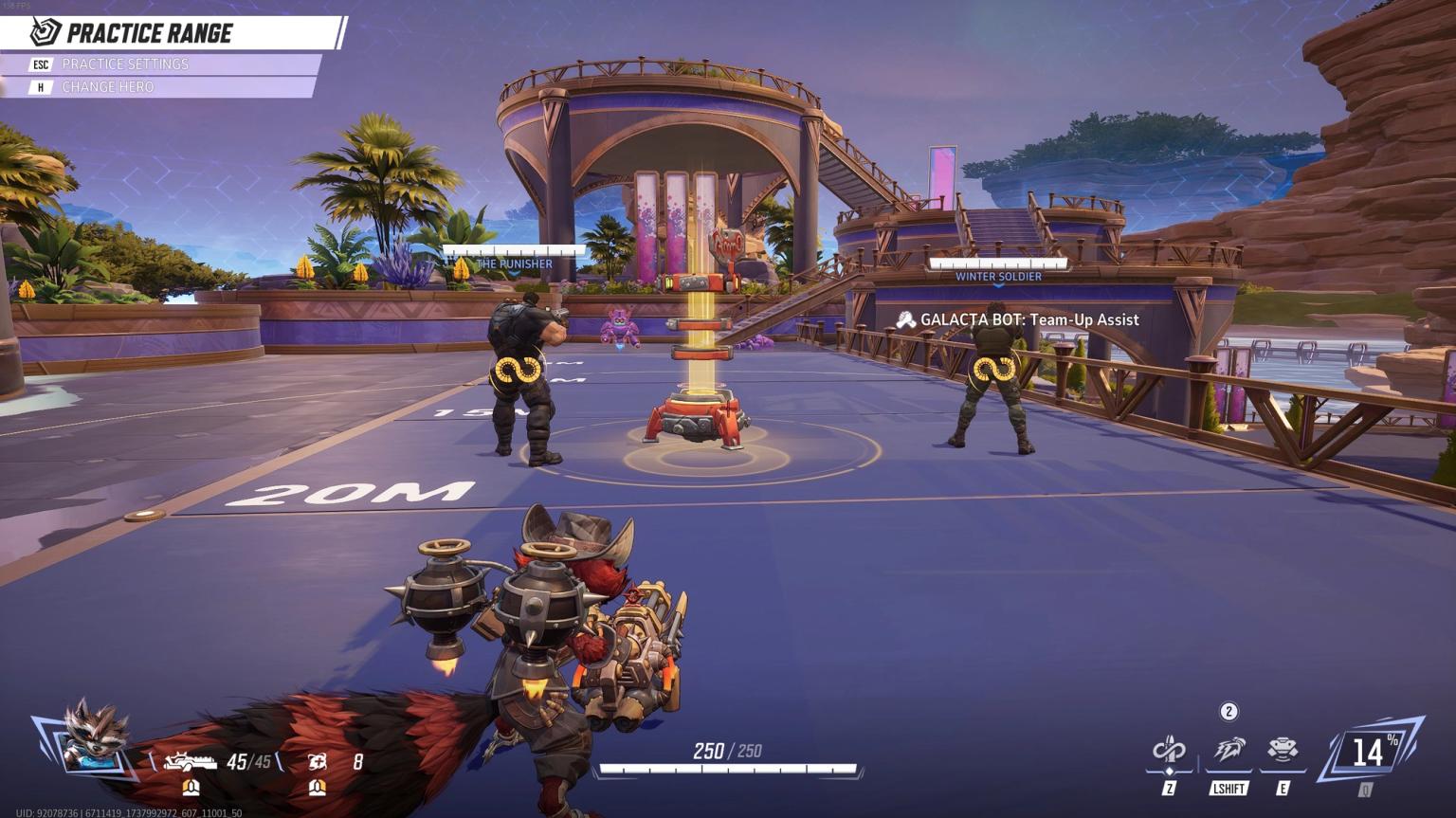
Task: Click the 14% ultimate charge icon
Action: tap(1369, 753)
